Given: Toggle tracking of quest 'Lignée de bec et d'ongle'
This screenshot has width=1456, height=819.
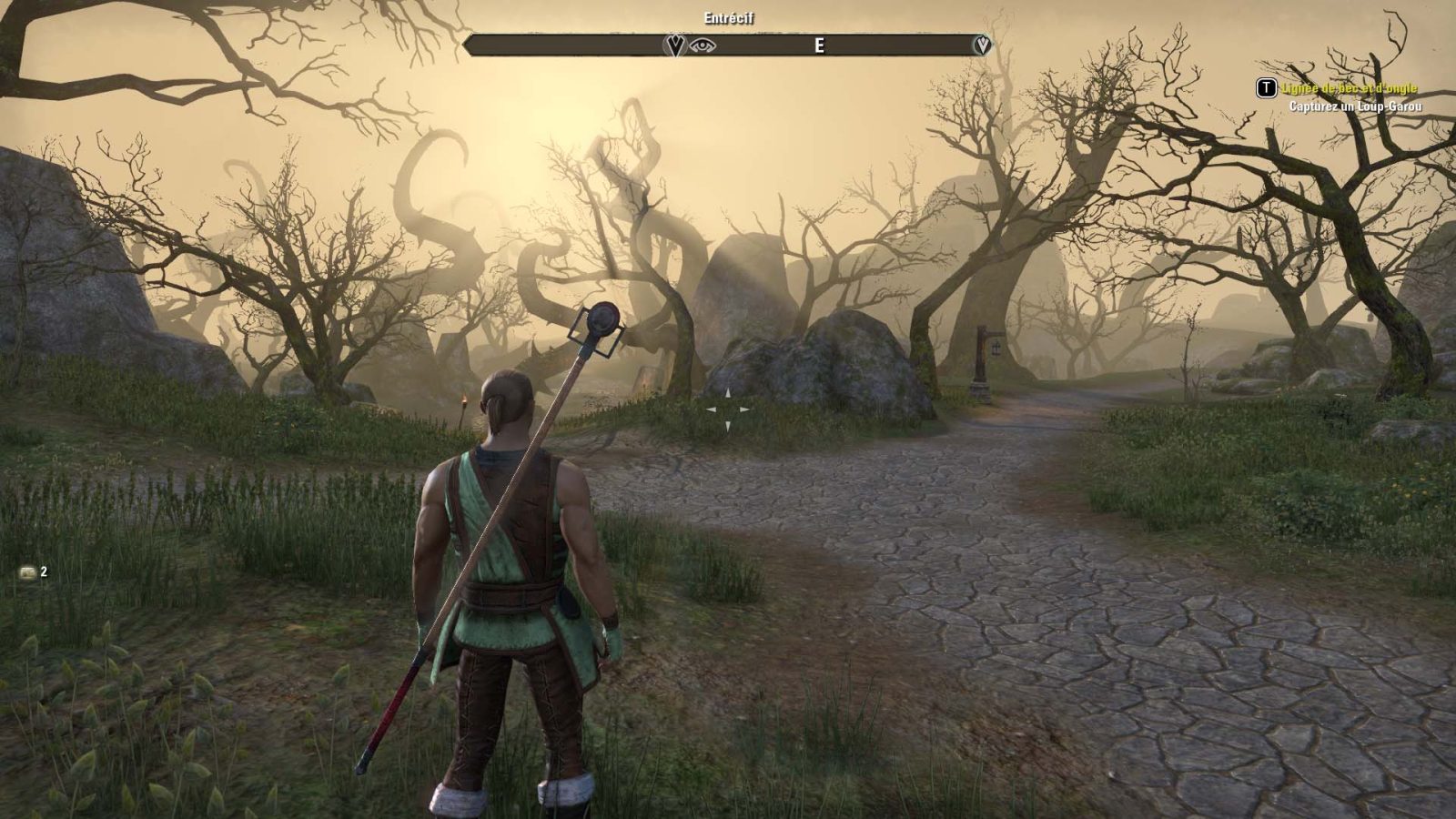Looking at the screenshot, I should (x=1350, y=88).
